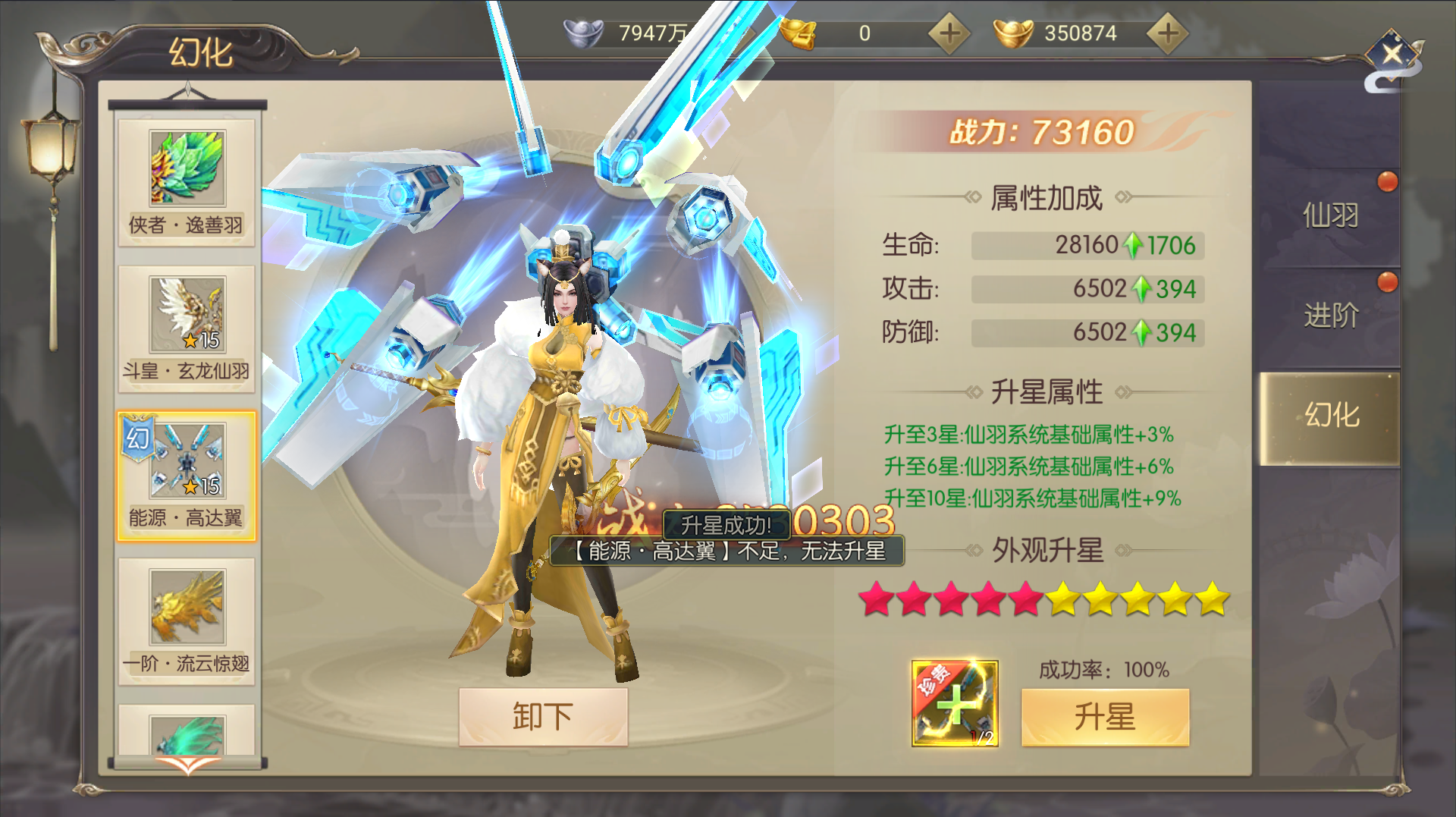This screenshot has height=817, width=1456.
Task: Tap the 珍贵 star-up material icon
Action: coord(955,703)
